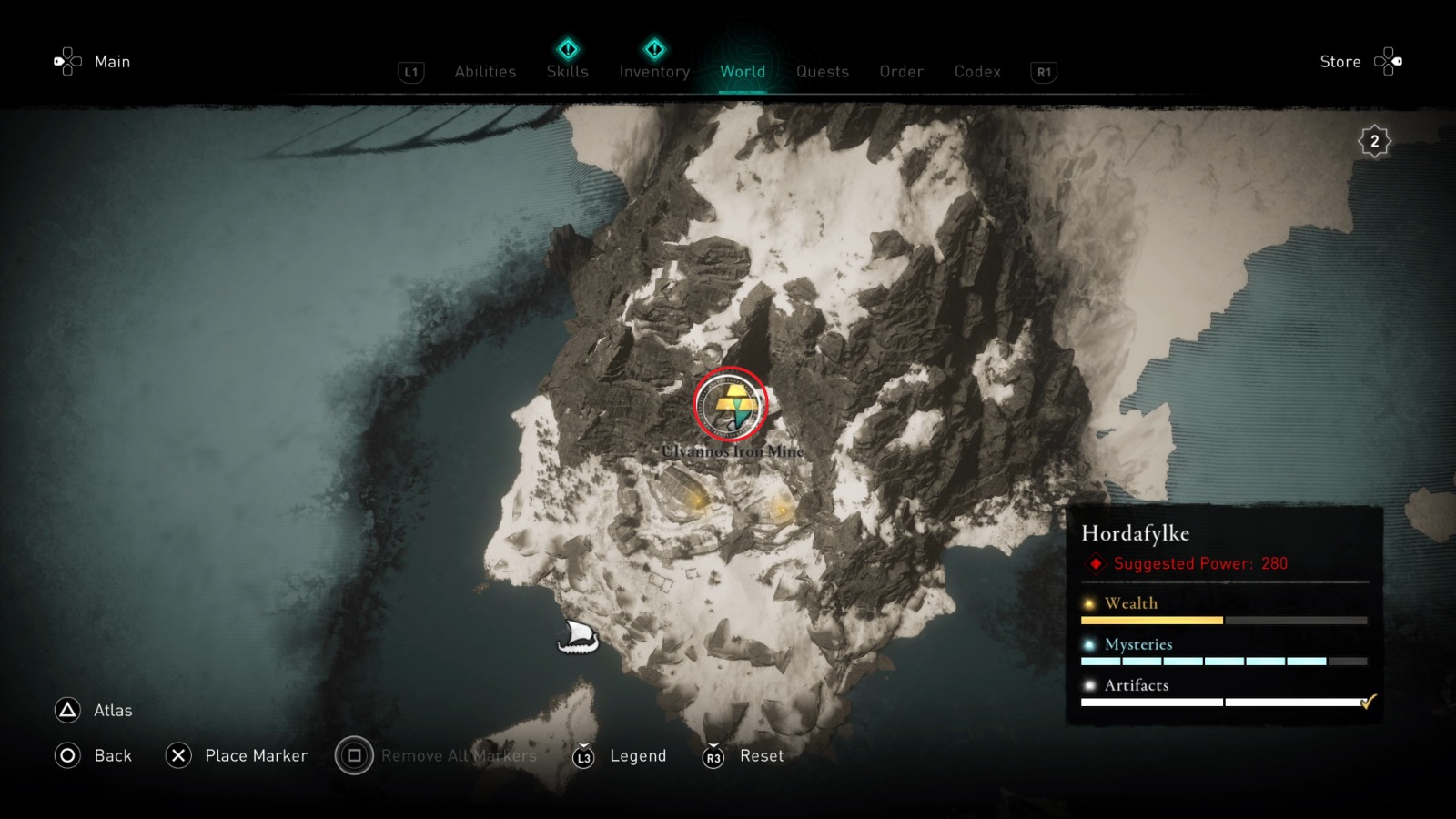1456x819 pixels.
Task: Click the red Suggested Power diamond icon
Action: click(1094, 563)
